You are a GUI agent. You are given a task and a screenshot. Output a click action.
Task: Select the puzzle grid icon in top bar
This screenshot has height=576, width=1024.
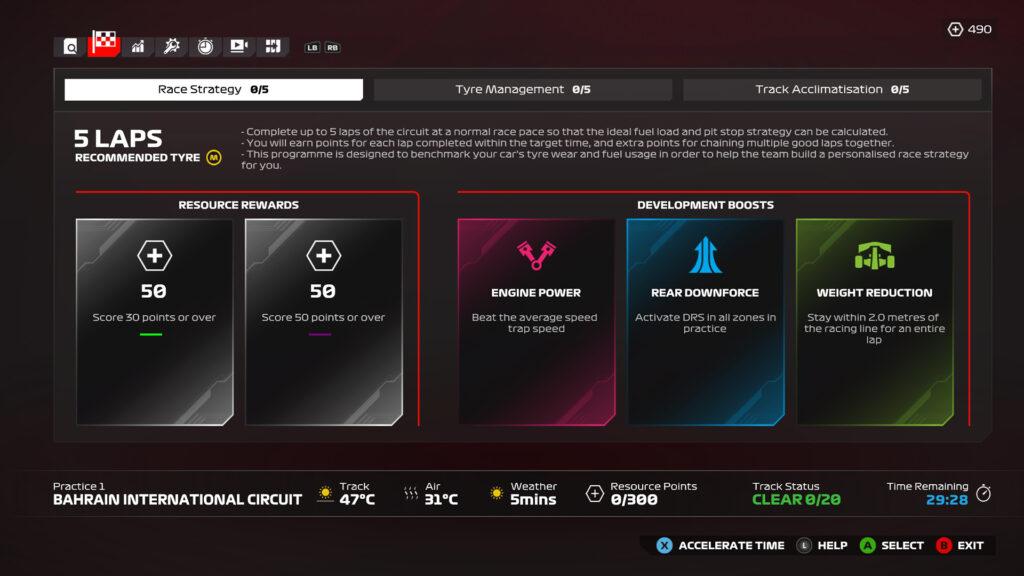tap(272, 46)
